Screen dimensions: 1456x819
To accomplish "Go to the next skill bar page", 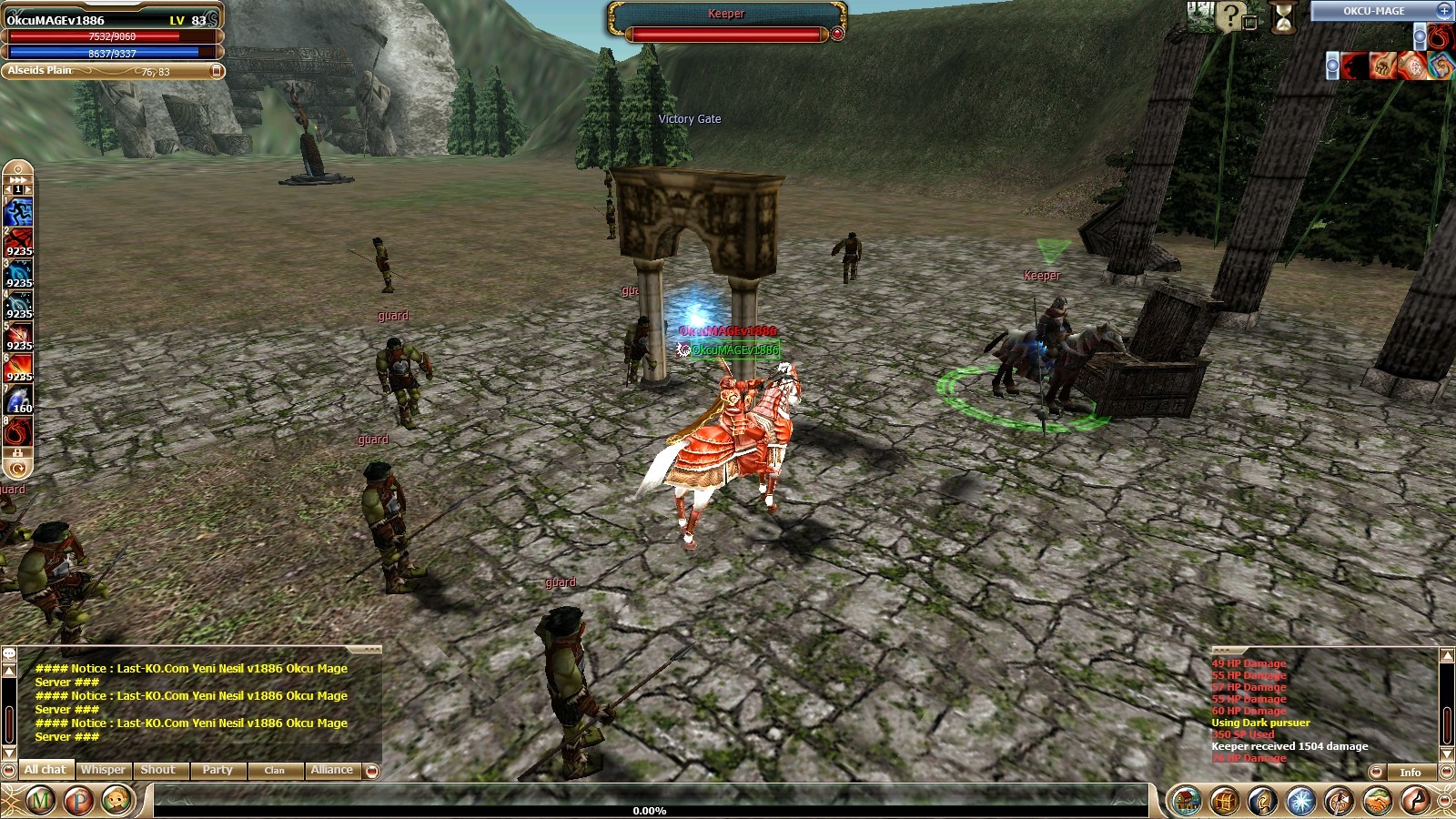I will [28, 189].
